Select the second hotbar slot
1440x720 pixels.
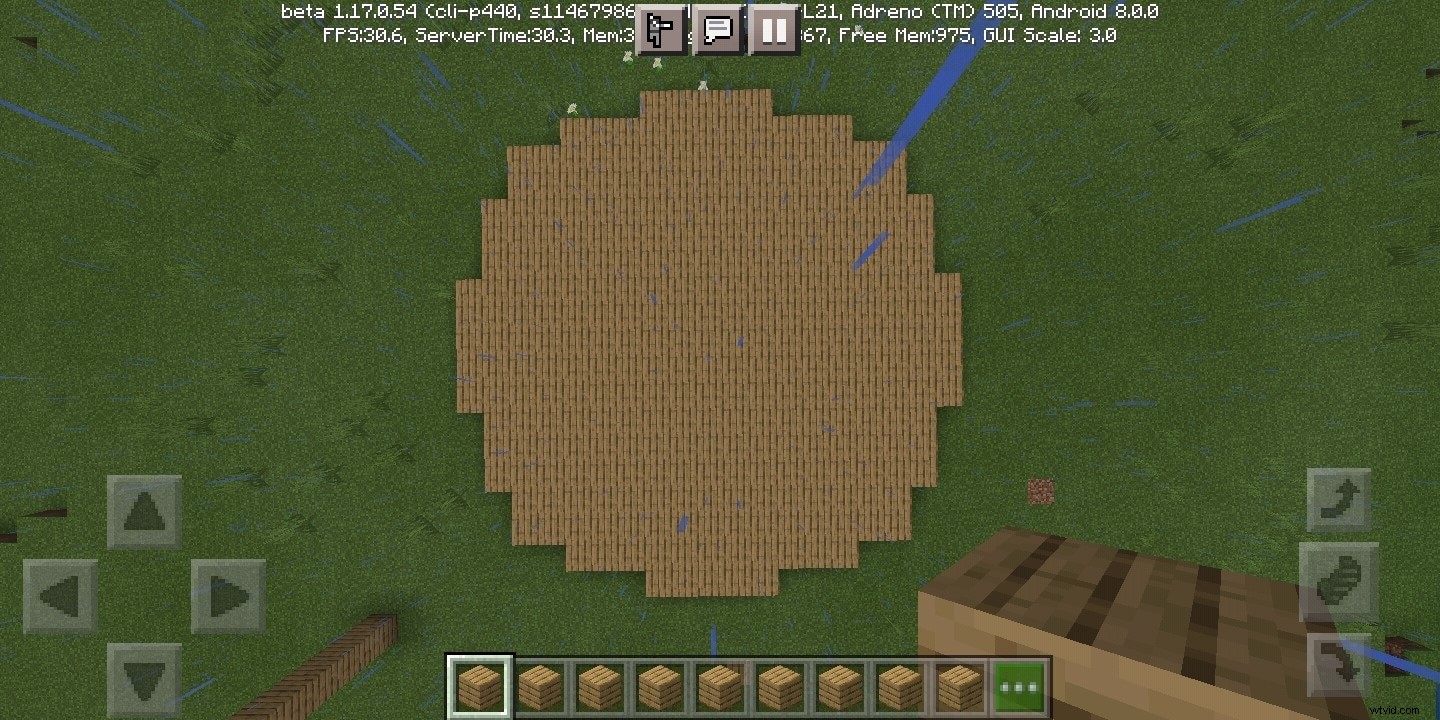click(x=539, y=684)
